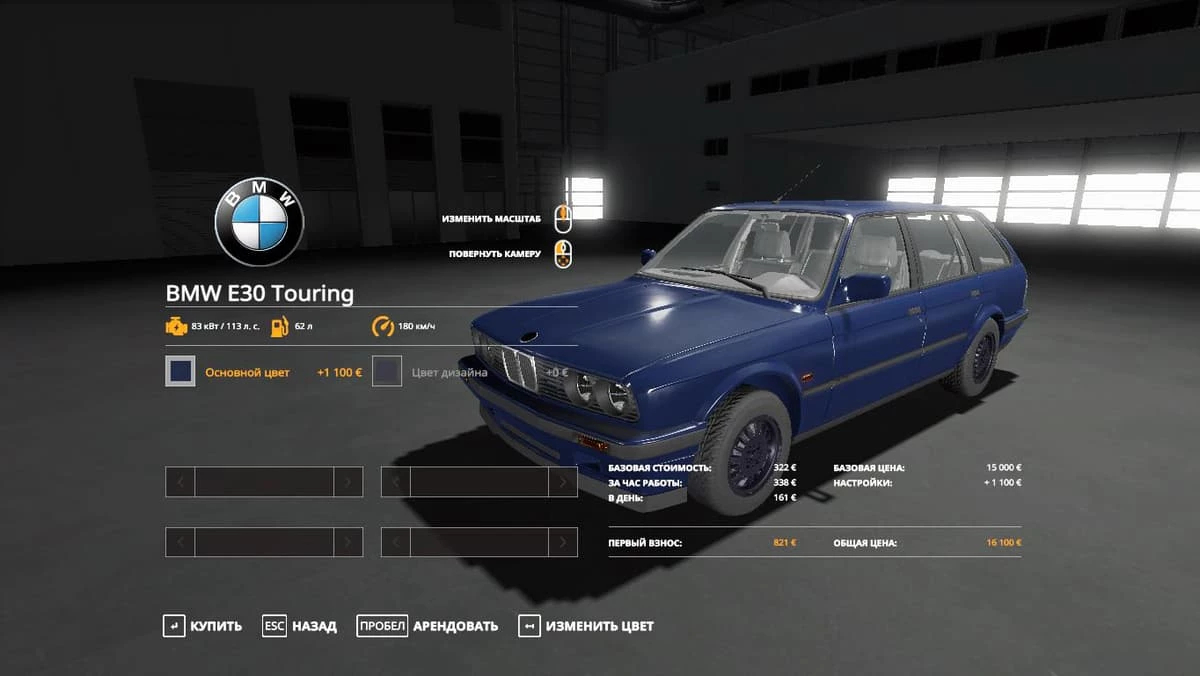The width and height of the screenshot is (1200, 676).
Task: Go back using the НАЗАД button
Action: pyautogui.click(x=300, y=626)
